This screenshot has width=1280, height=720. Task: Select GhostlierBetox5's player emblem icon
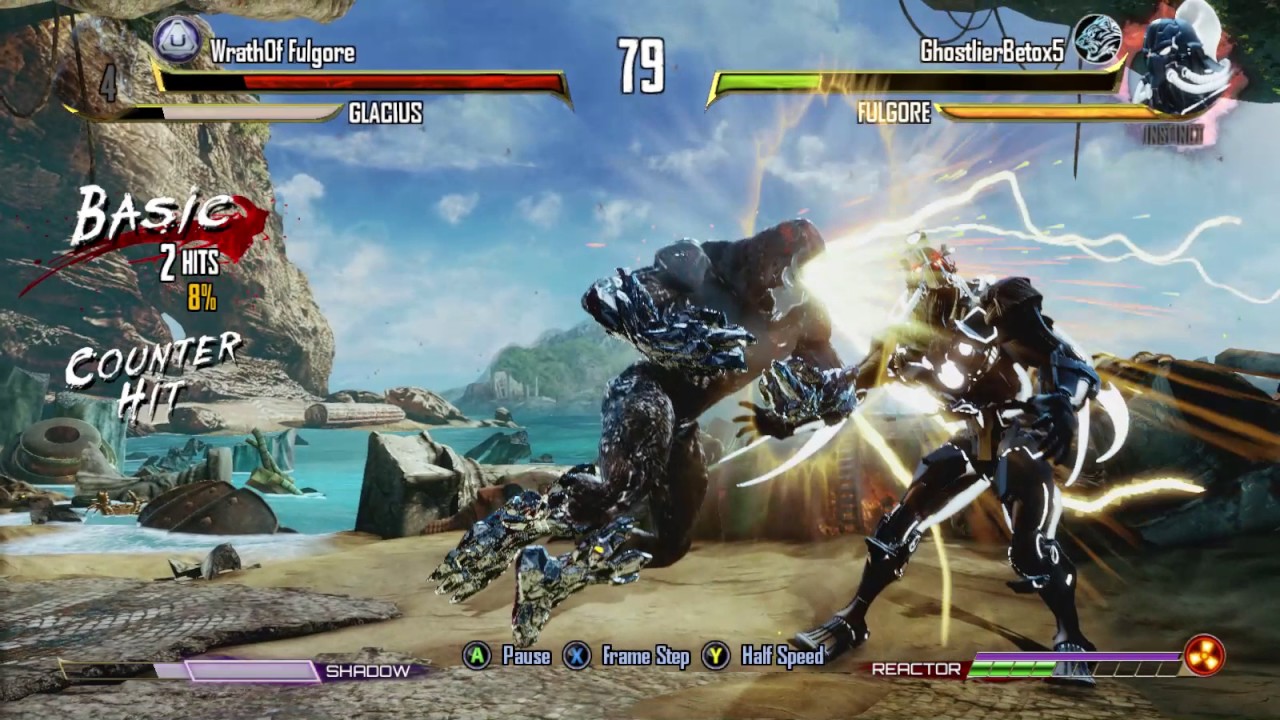click(1097, 40)
